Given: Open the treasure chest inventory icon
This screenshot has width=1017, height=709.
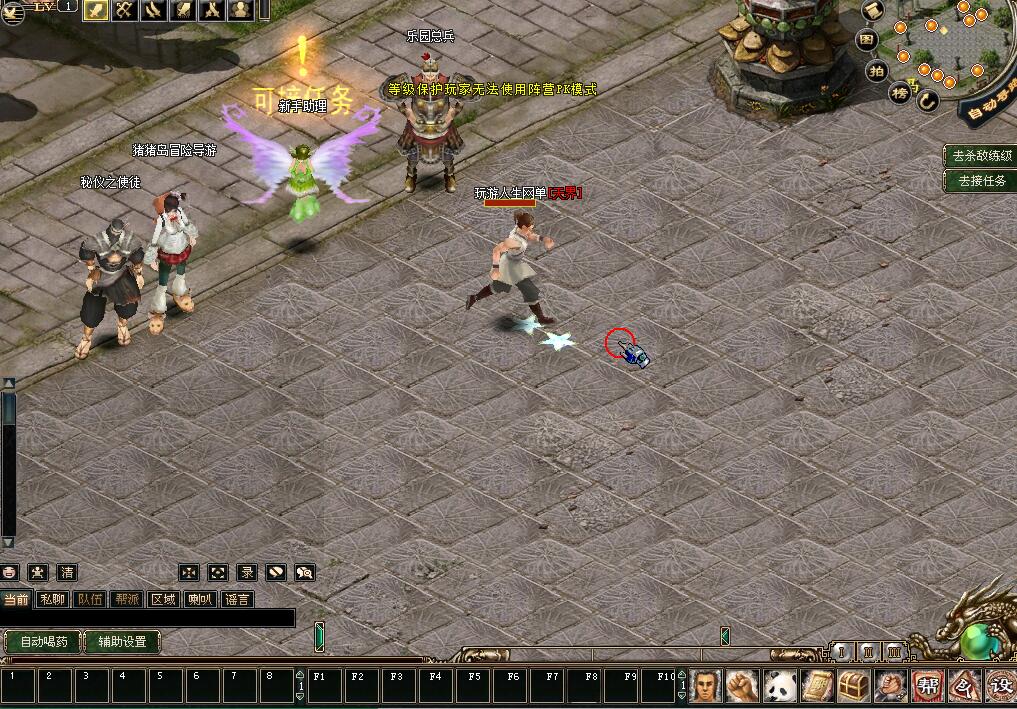Looking at the screenshot, I should (x=854, y=686).
